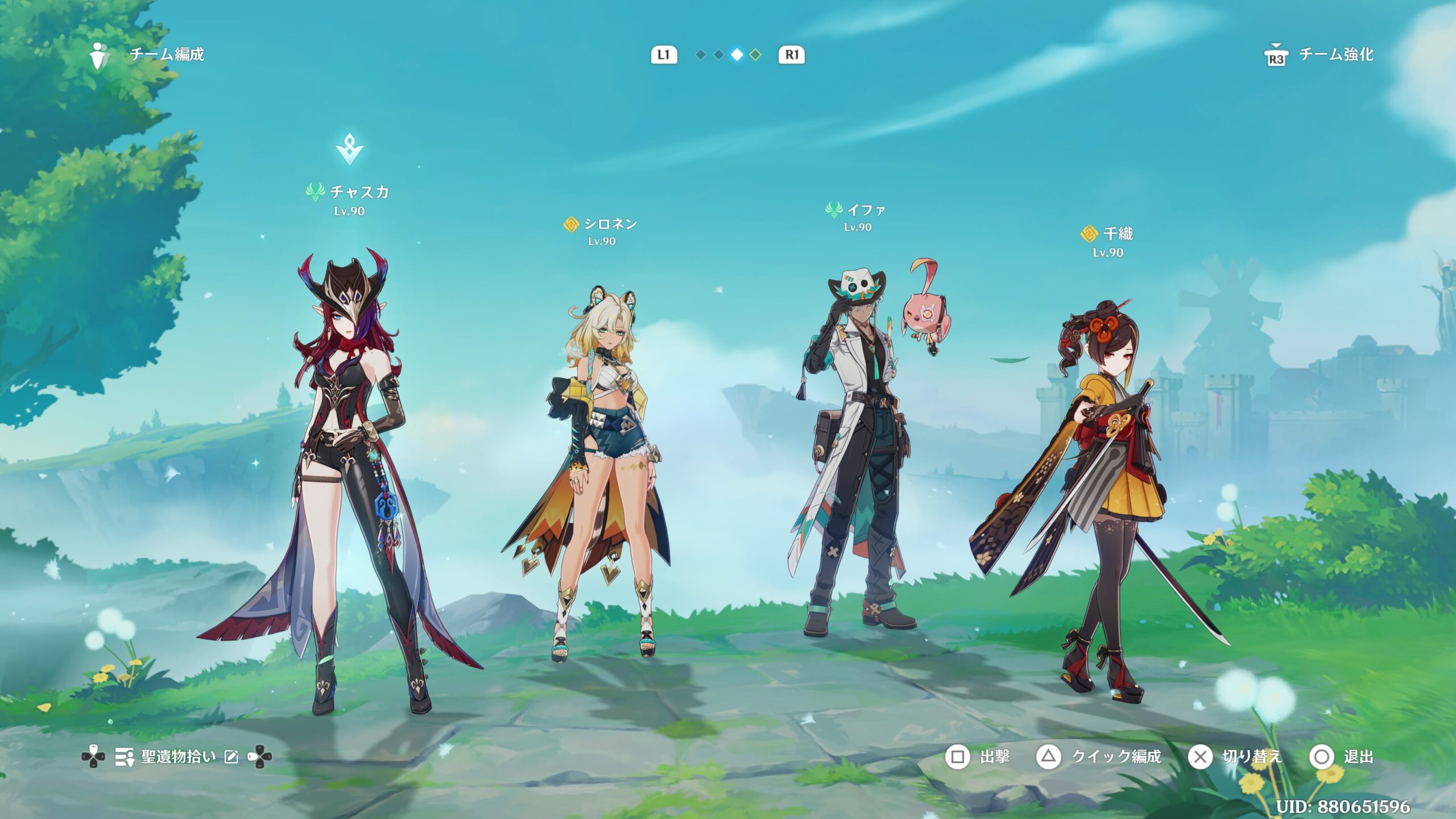The image size is (1456, 819).
Task: Choose 切り替え to switch character
Action: coord(1235,757)
